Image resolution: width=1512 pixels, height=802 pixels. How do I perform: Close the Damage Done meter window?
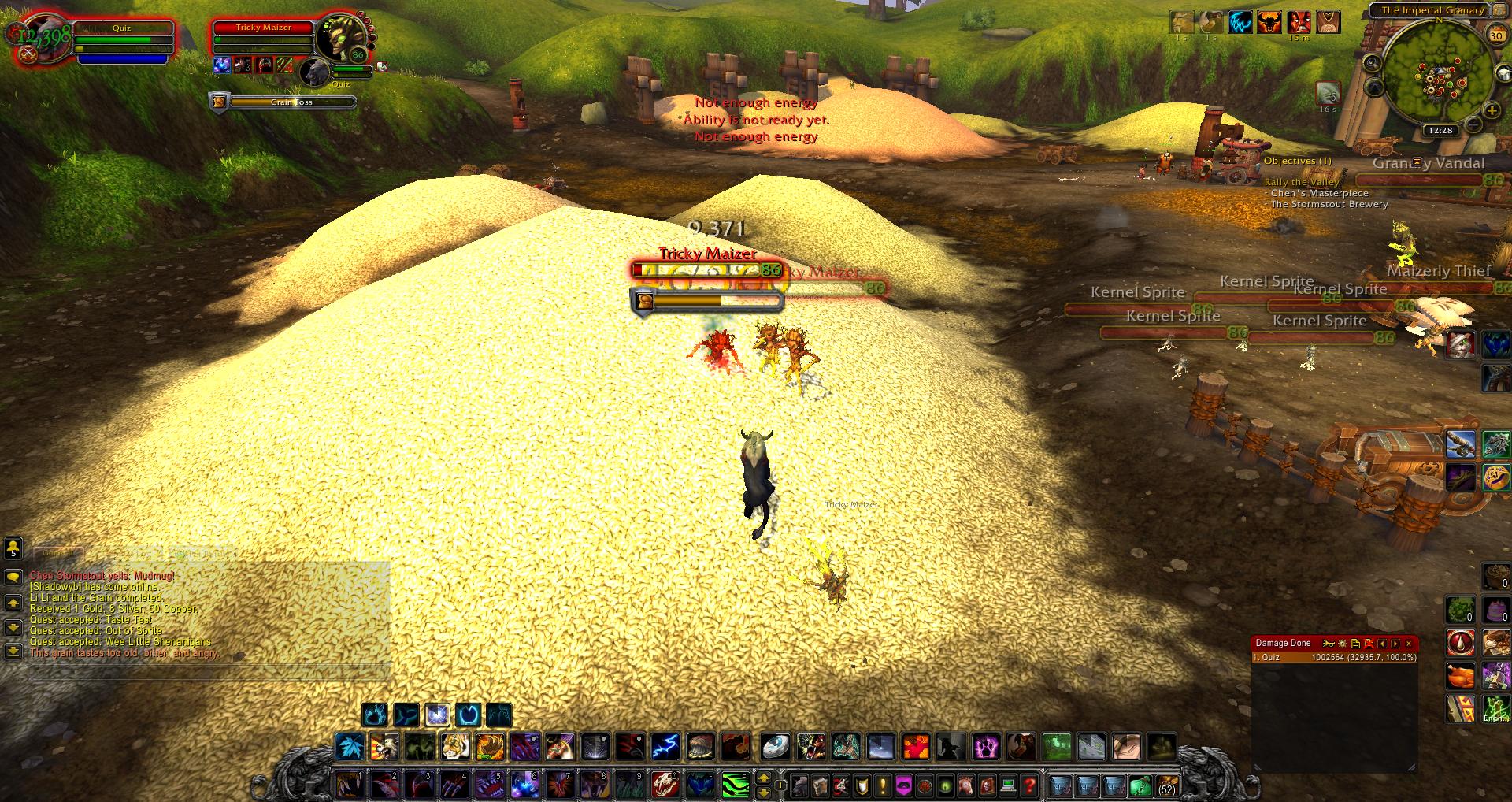point(1409,644)
